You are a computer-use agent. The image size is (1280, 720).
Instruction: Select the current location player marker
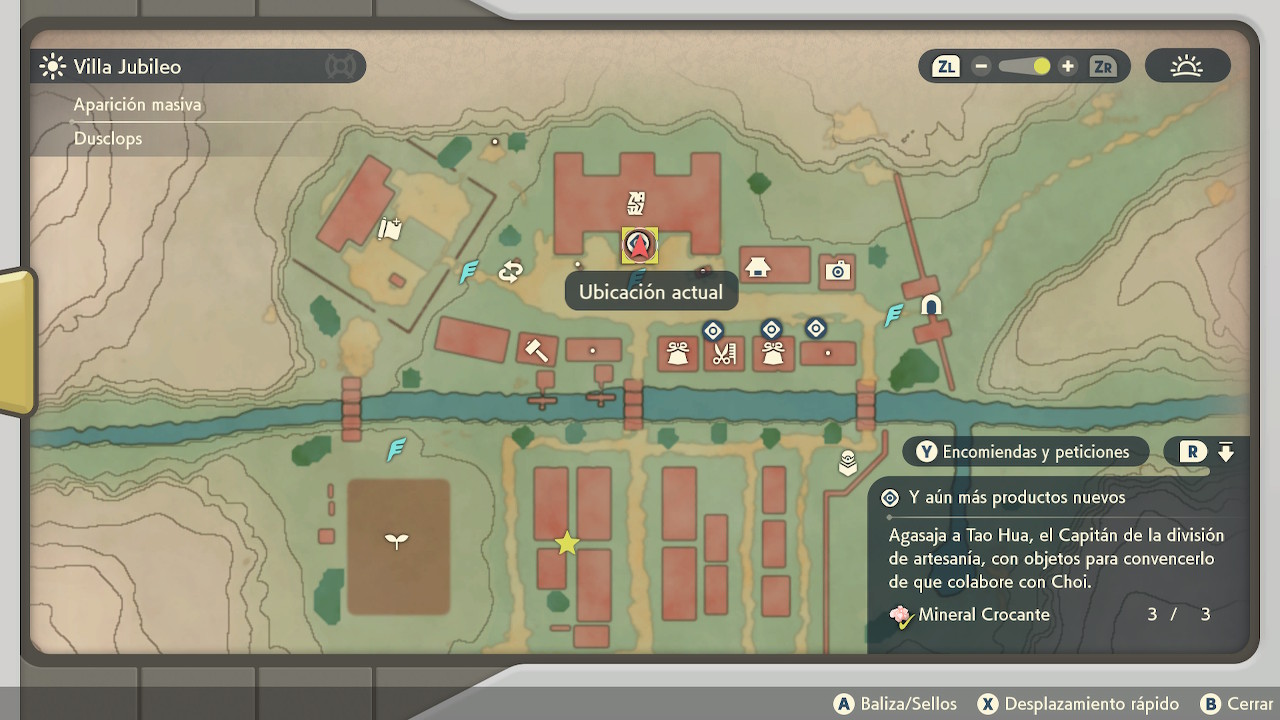[x=639, y=245]
